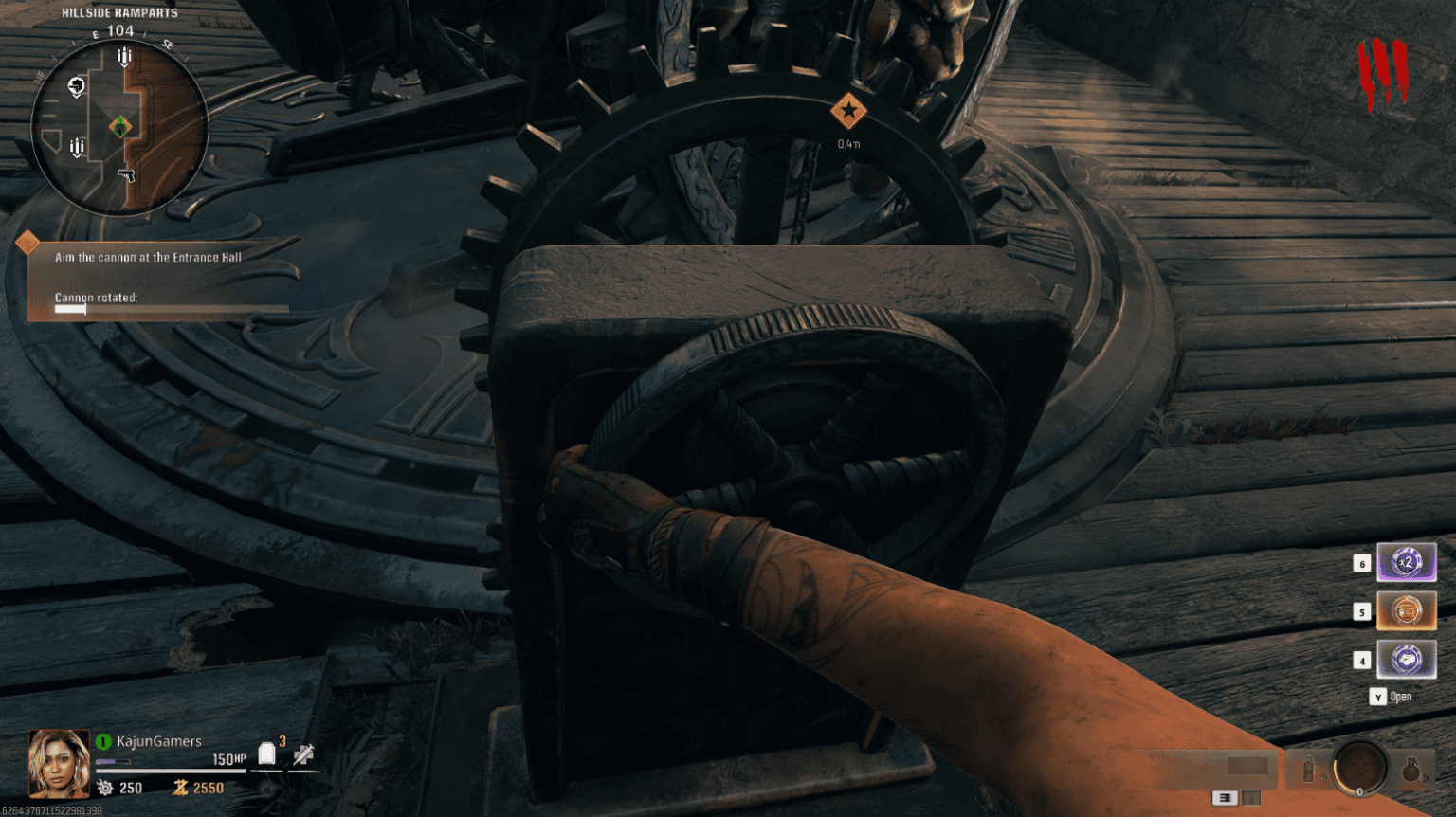The image size is (1456, 817).
Task: Click the salvage gear icon beside 250
Action: [x=104, y=788]
